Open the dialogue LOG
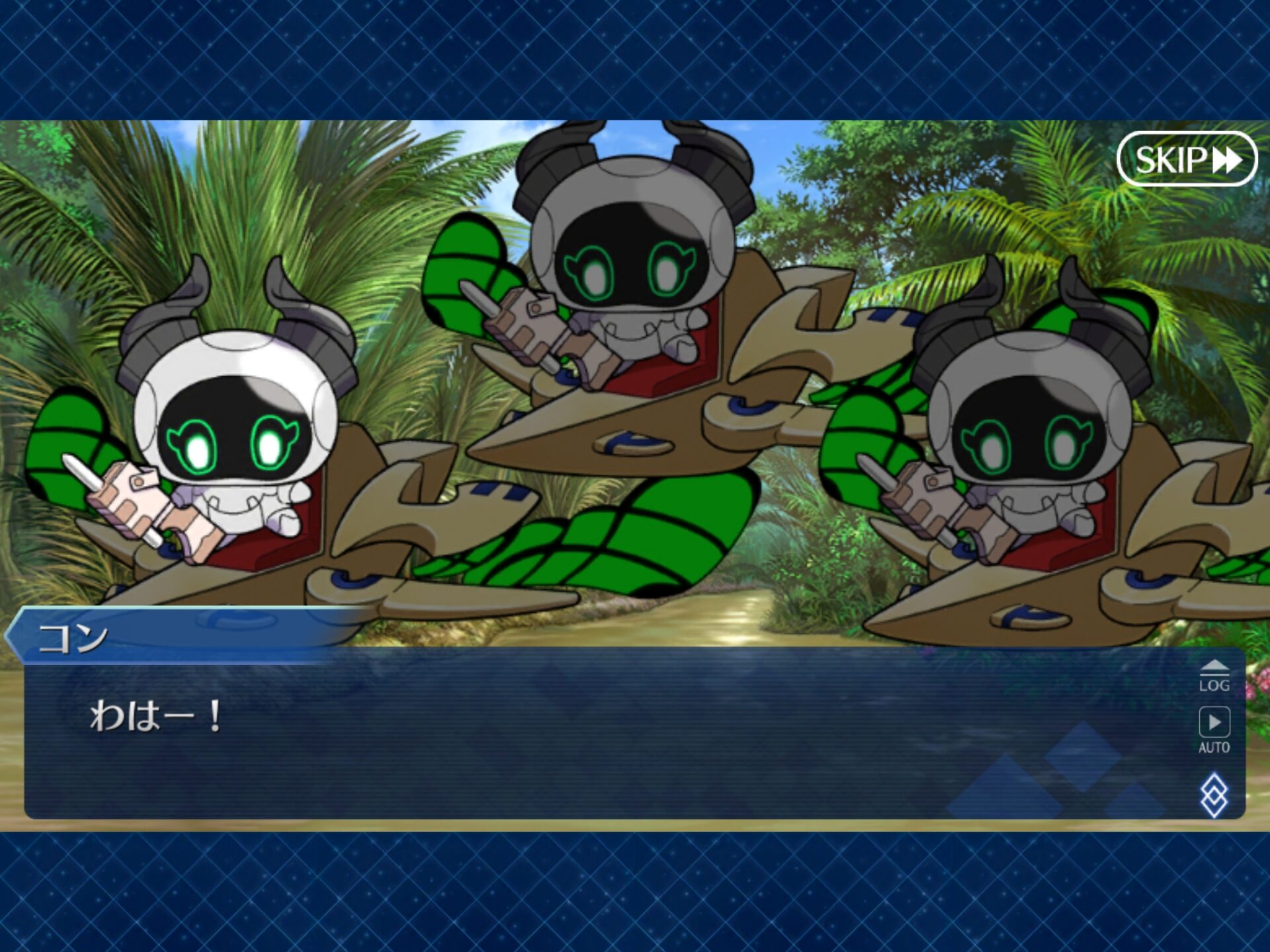Image resolution: width=1270 pixels, height=952 pixels. point(1214,676)
